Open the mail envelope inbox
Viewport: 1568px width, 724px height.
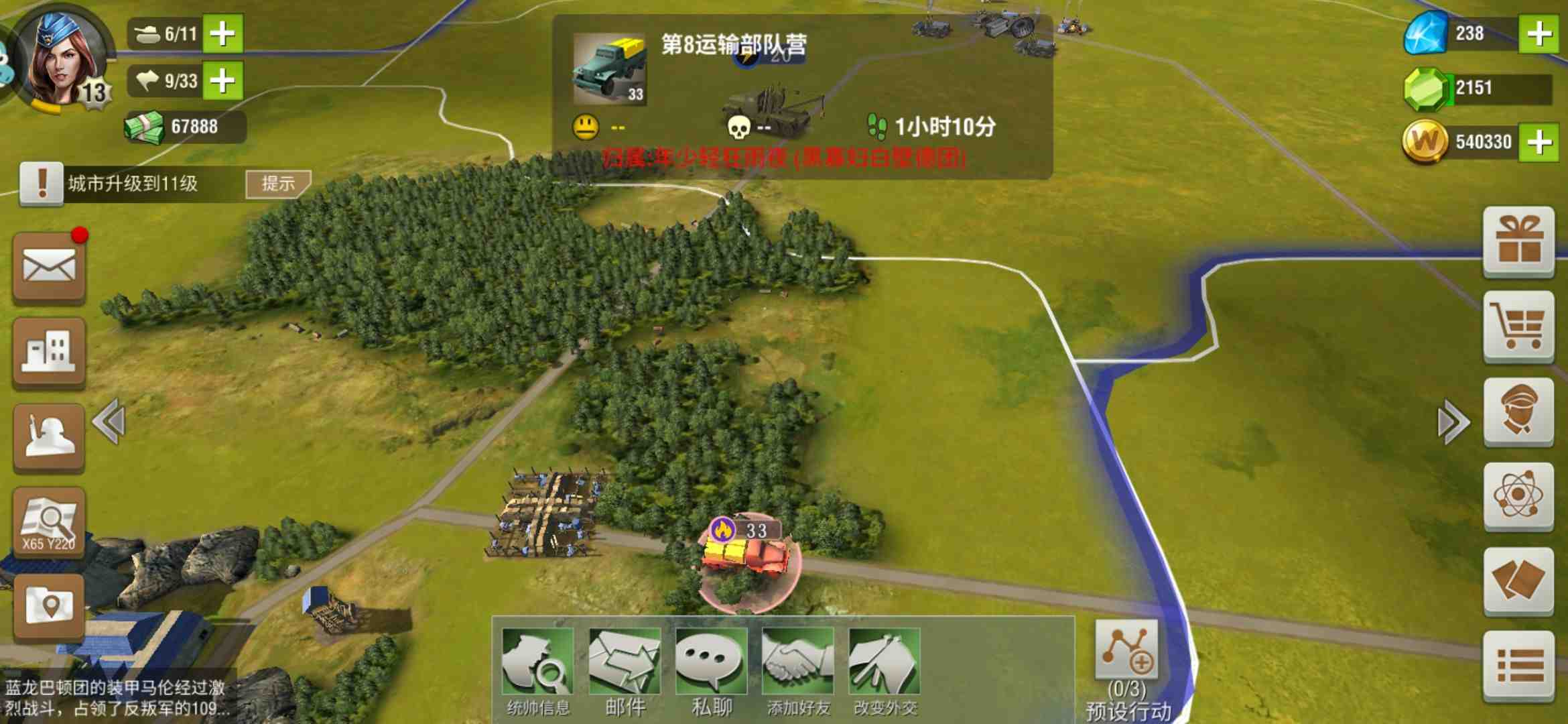tap(49, 267)
